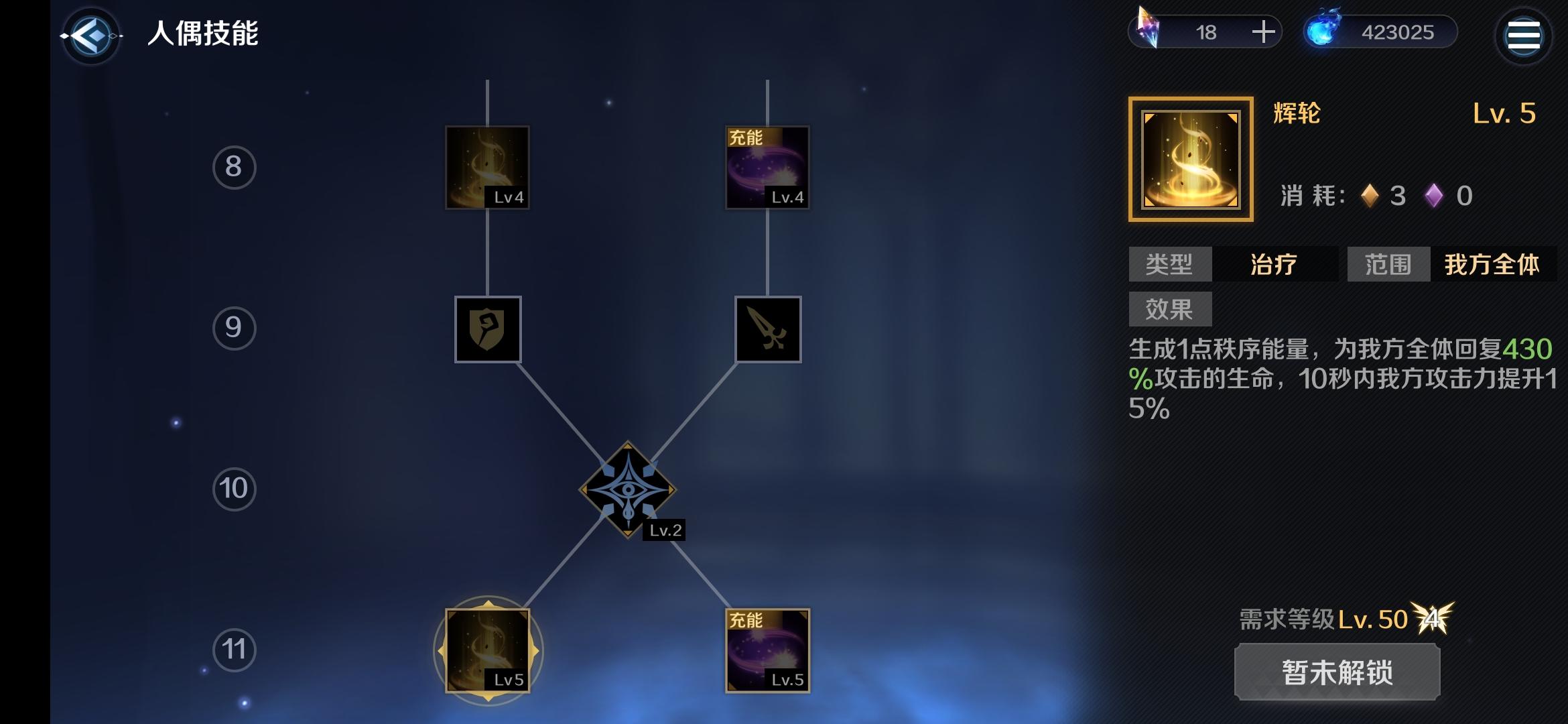The image size is (1568, 724).
Task: Click the Lv.4 golden swirl skill in row 8
Action: pyautogui.click(x=488, y=166)
